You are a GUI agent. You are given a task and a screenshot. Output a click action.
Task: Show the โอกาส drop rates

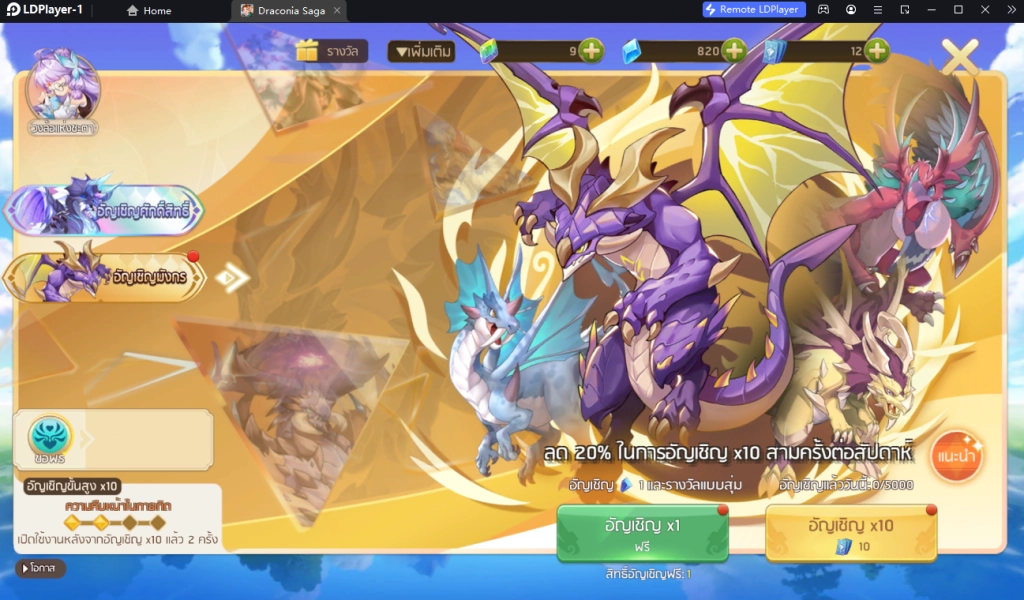tap(41, 568)
